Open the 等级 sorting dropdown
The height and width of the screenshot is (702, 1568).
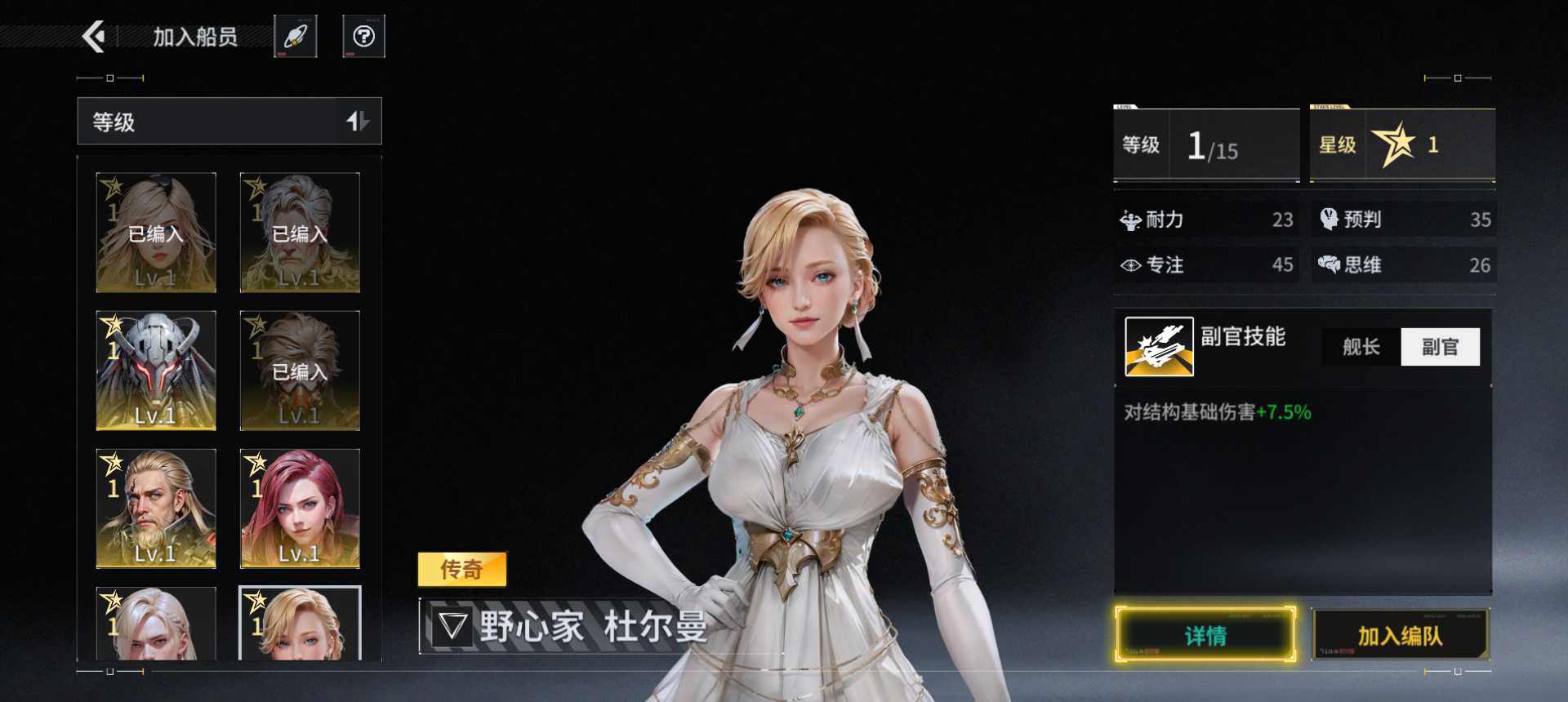(204, 121)
